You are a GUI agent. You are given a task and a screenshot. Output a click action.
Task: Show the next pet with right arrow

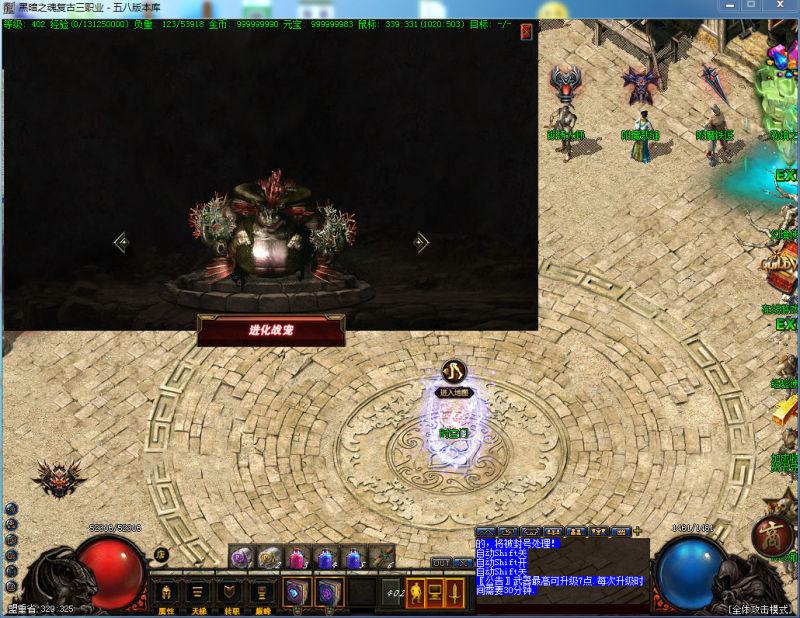[421, 242]
